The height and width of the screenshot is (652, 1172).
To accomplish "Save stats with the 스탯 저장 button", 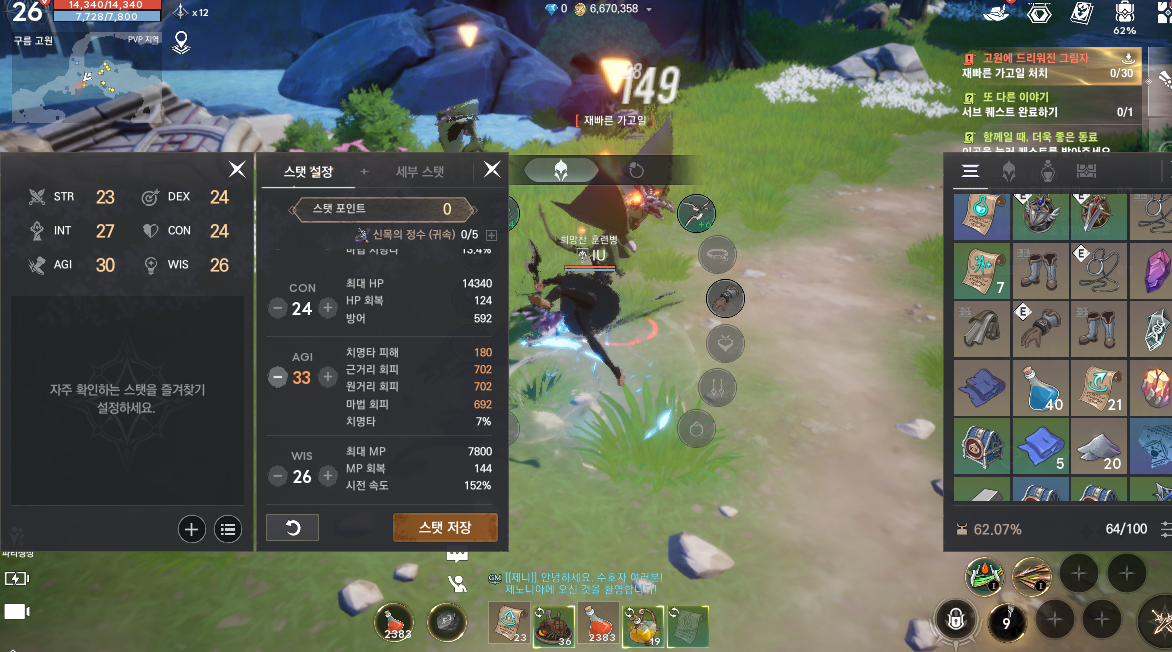I will click(445, 527).
